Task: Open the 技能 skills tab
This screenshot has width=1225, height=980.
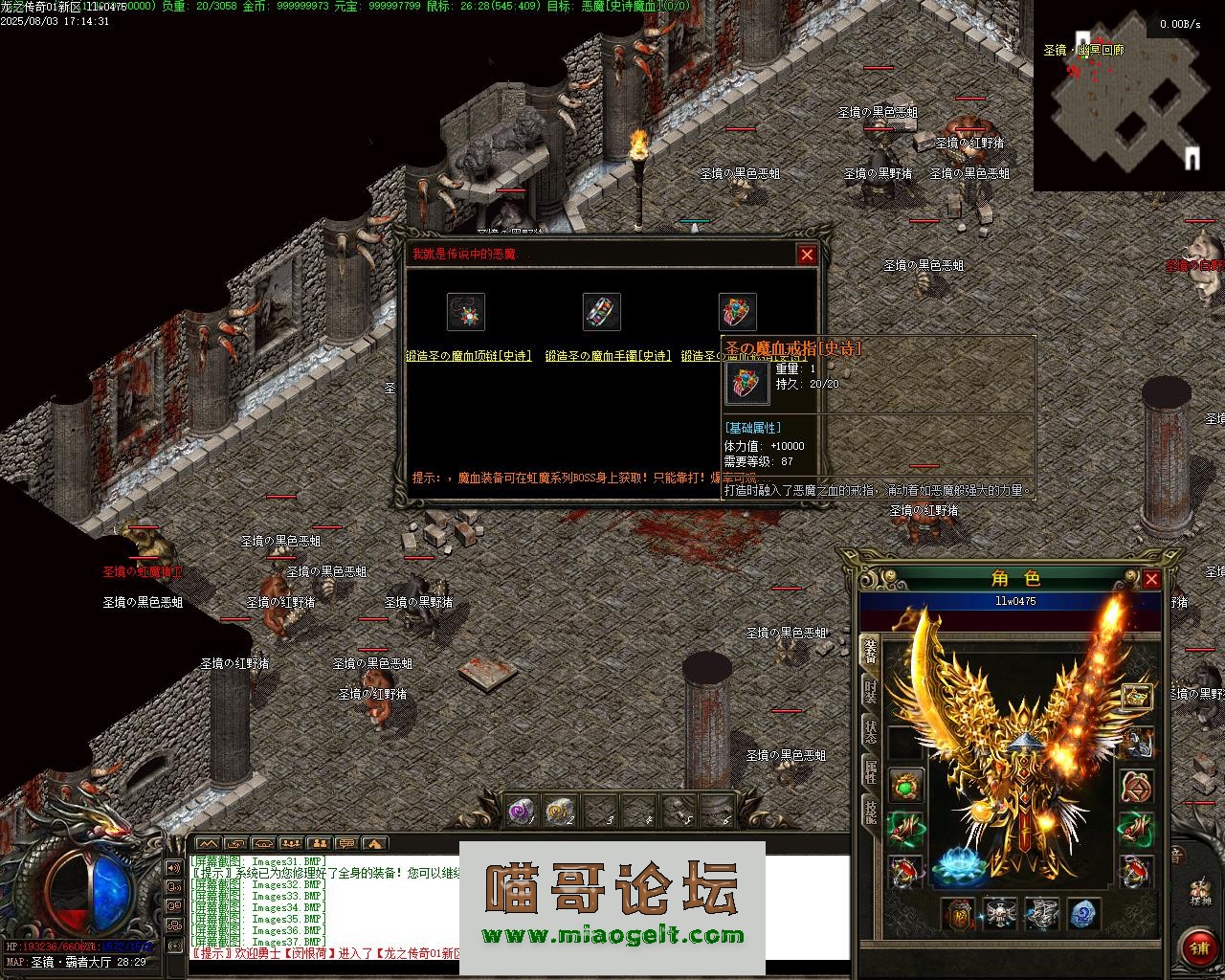Action: tap(870, 813)
